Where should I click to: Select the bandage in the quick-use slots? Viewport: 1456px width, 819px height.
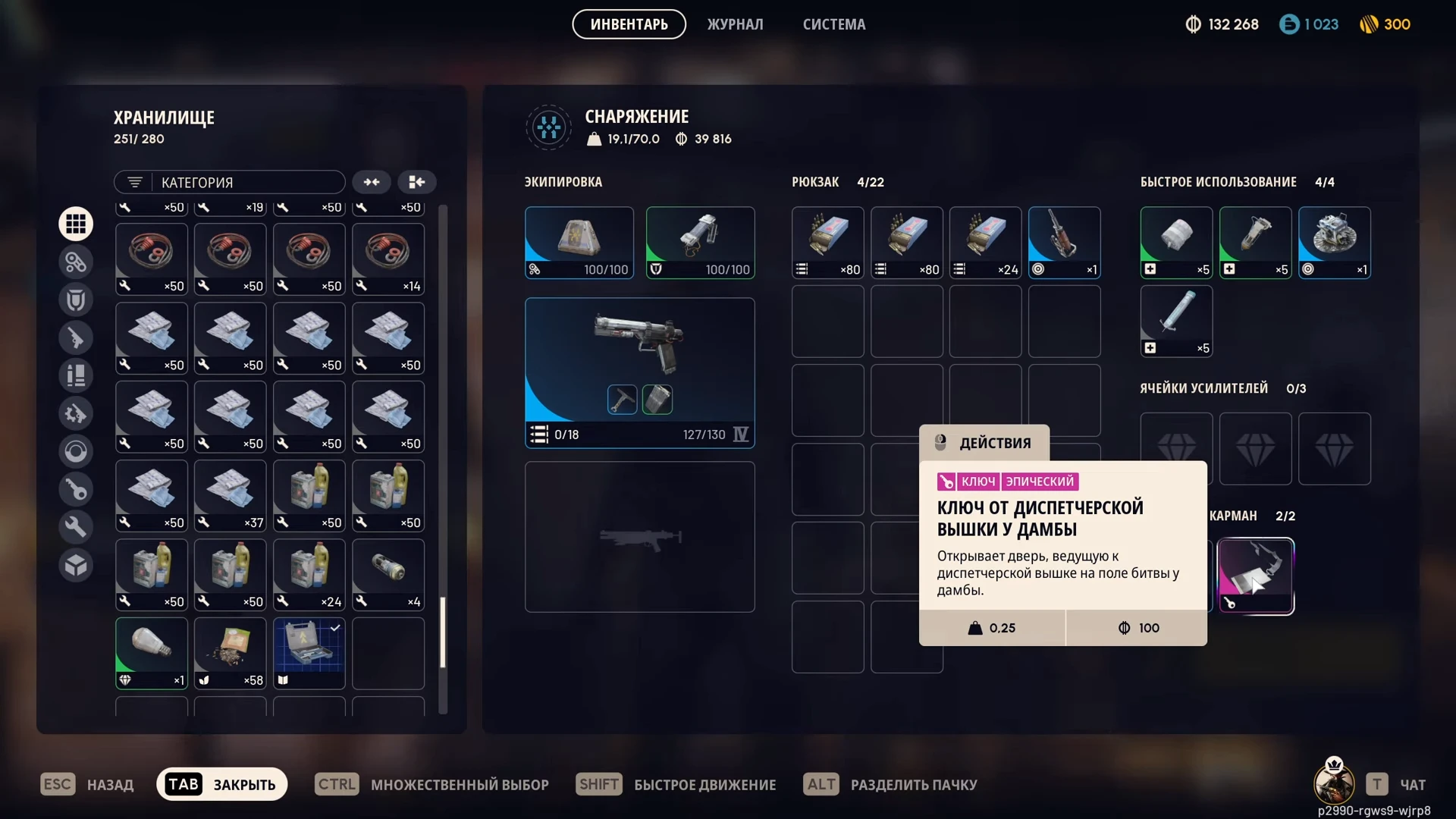[1176, 242]
